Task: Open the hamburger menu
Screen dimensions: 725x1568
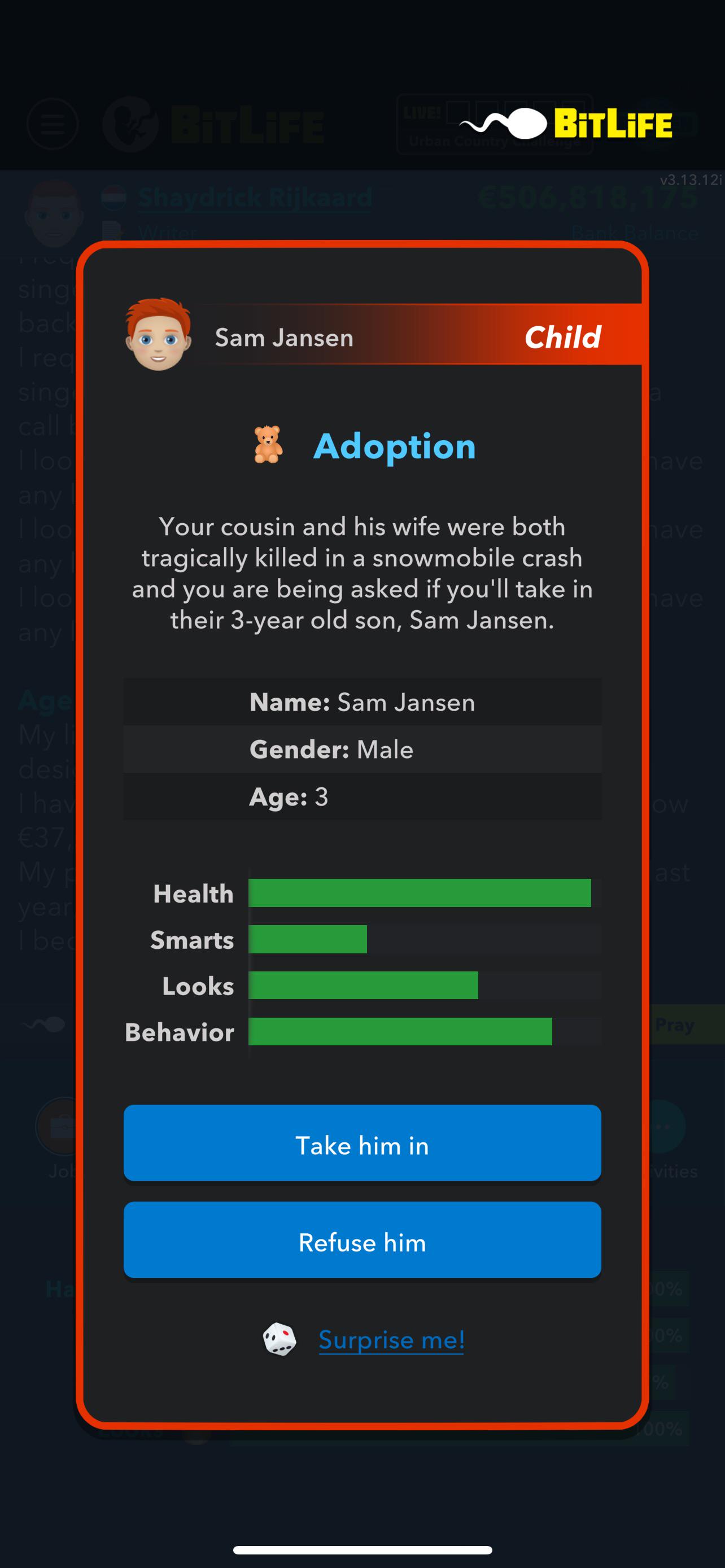Action: point(52,124)
